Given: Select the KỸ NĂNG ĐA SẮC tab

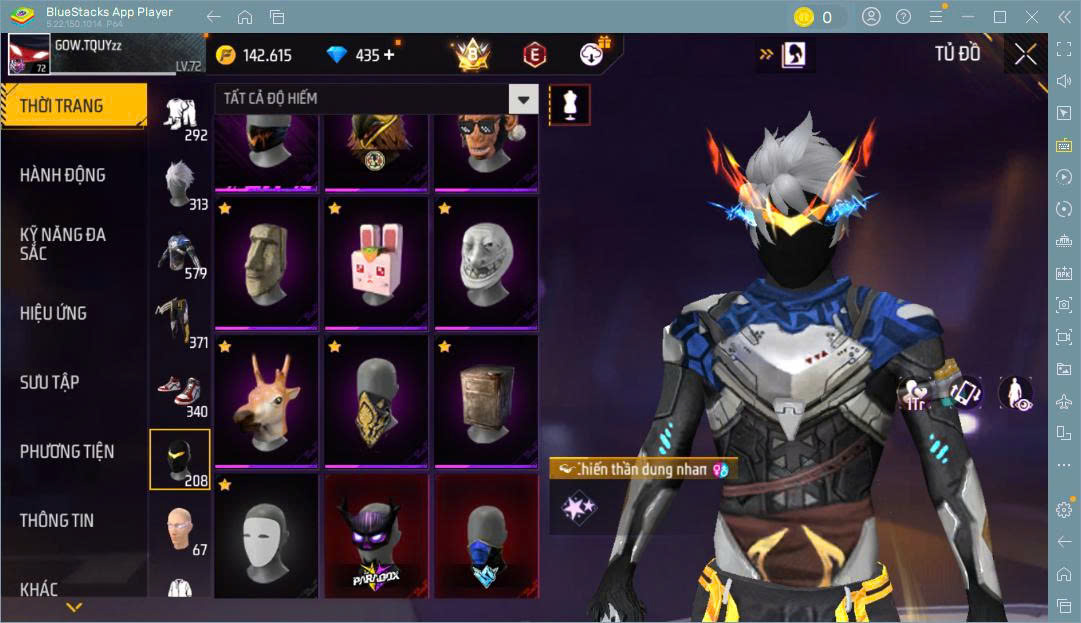Looking at the screenshot, I should point(62,243).
